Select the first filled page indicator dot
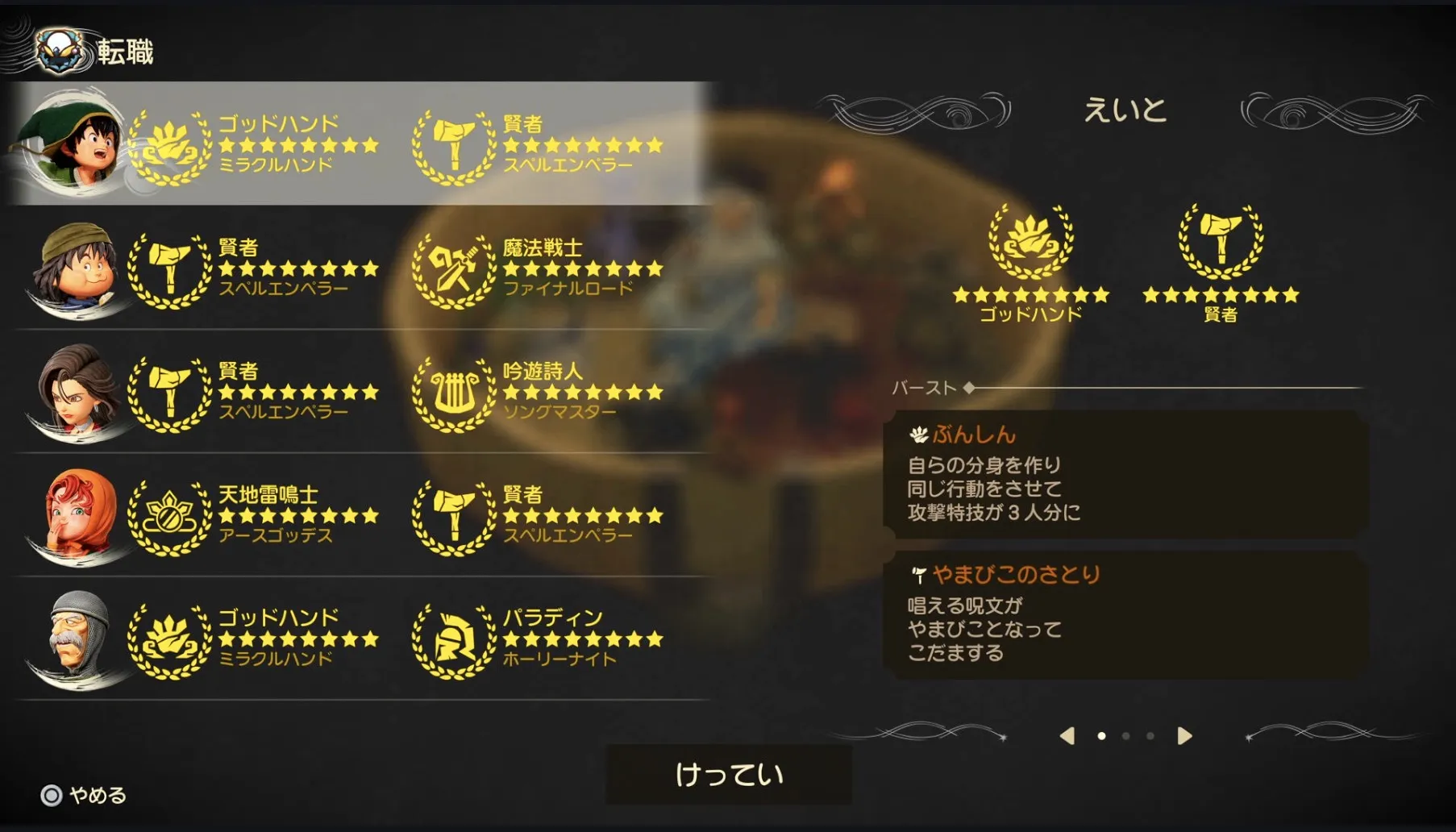 (x=1103, y=735)
